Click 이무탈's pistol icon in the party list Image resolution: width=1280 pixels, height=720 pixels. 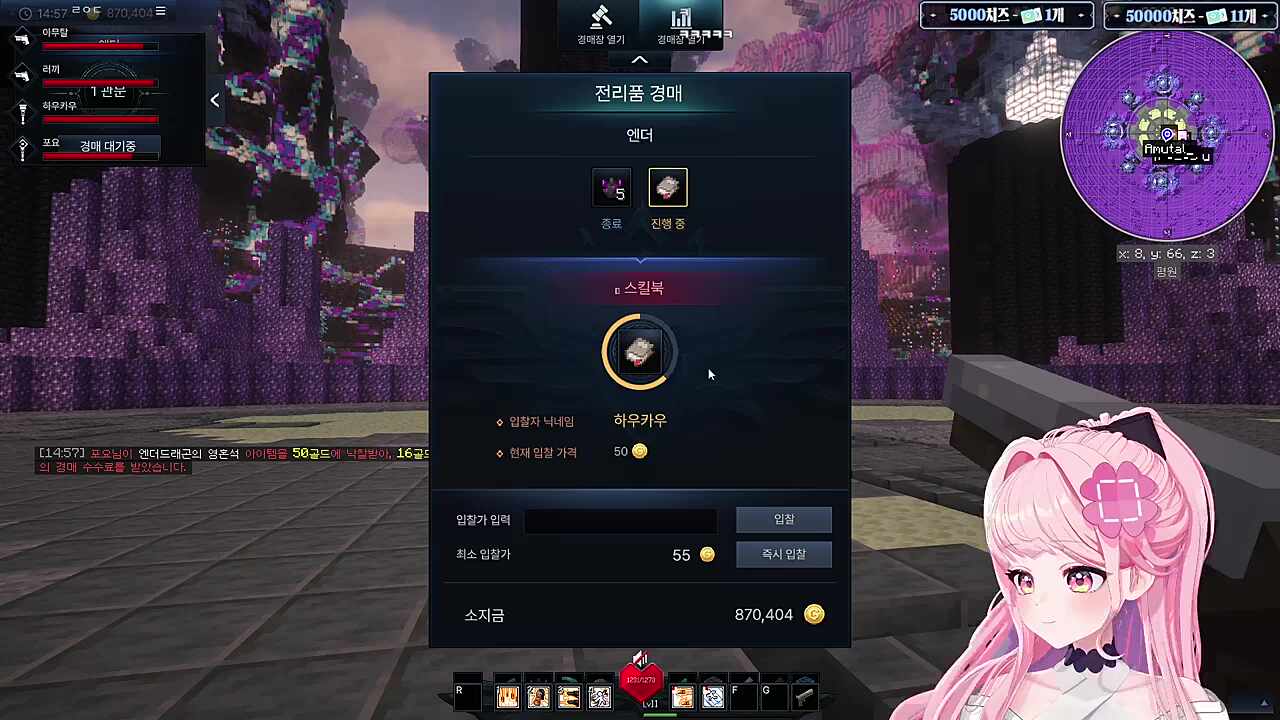[x=22, y=39]
